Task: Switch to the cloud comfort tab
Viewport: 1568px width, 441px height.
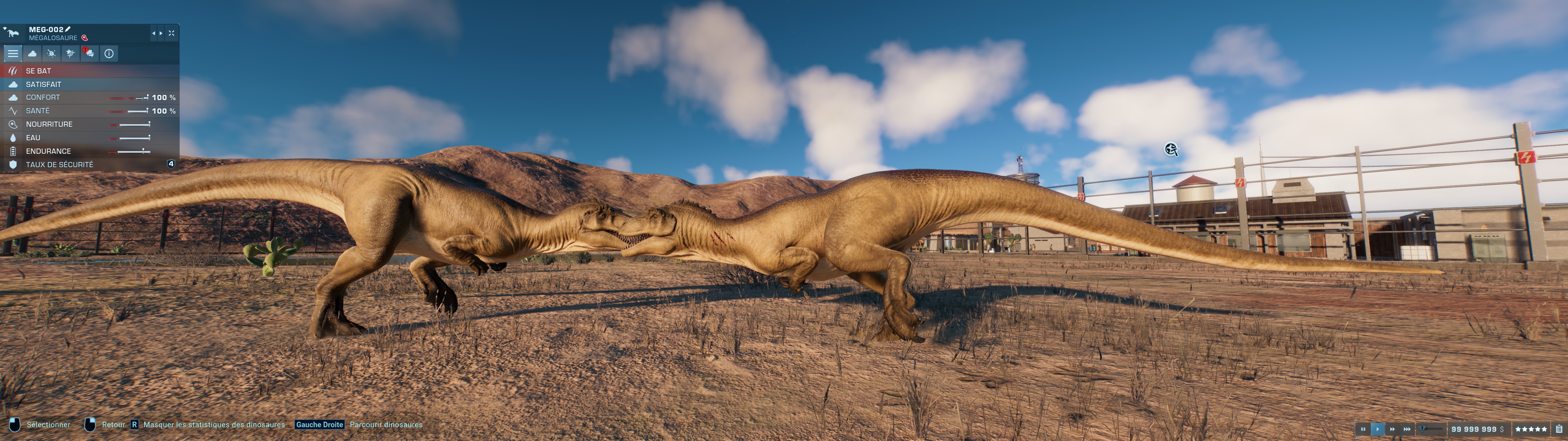Action: pyautogui.click(x=32, y=54)
